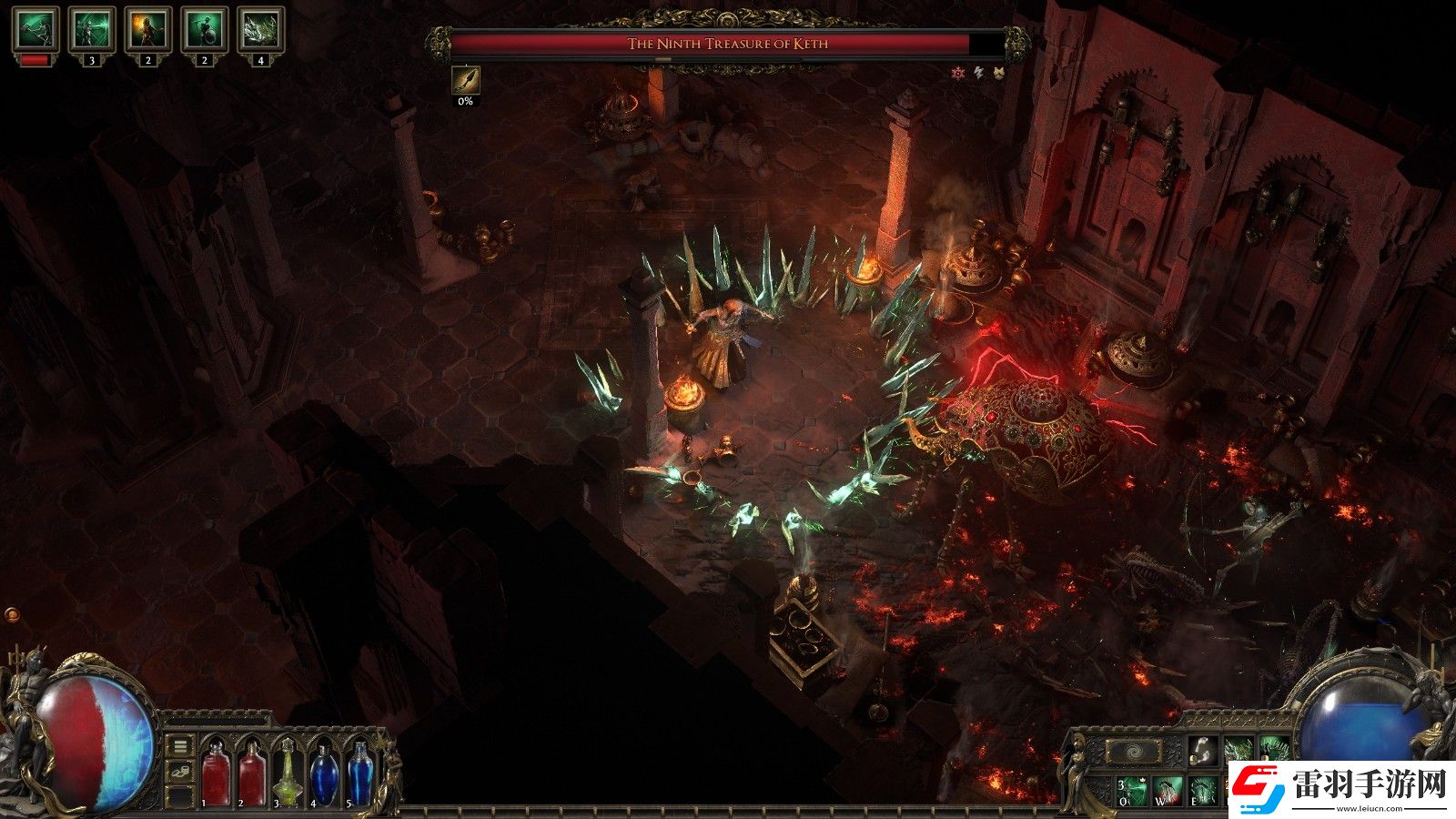
Task: Use the red life flask in slot 2
Action: pos(251,773)
